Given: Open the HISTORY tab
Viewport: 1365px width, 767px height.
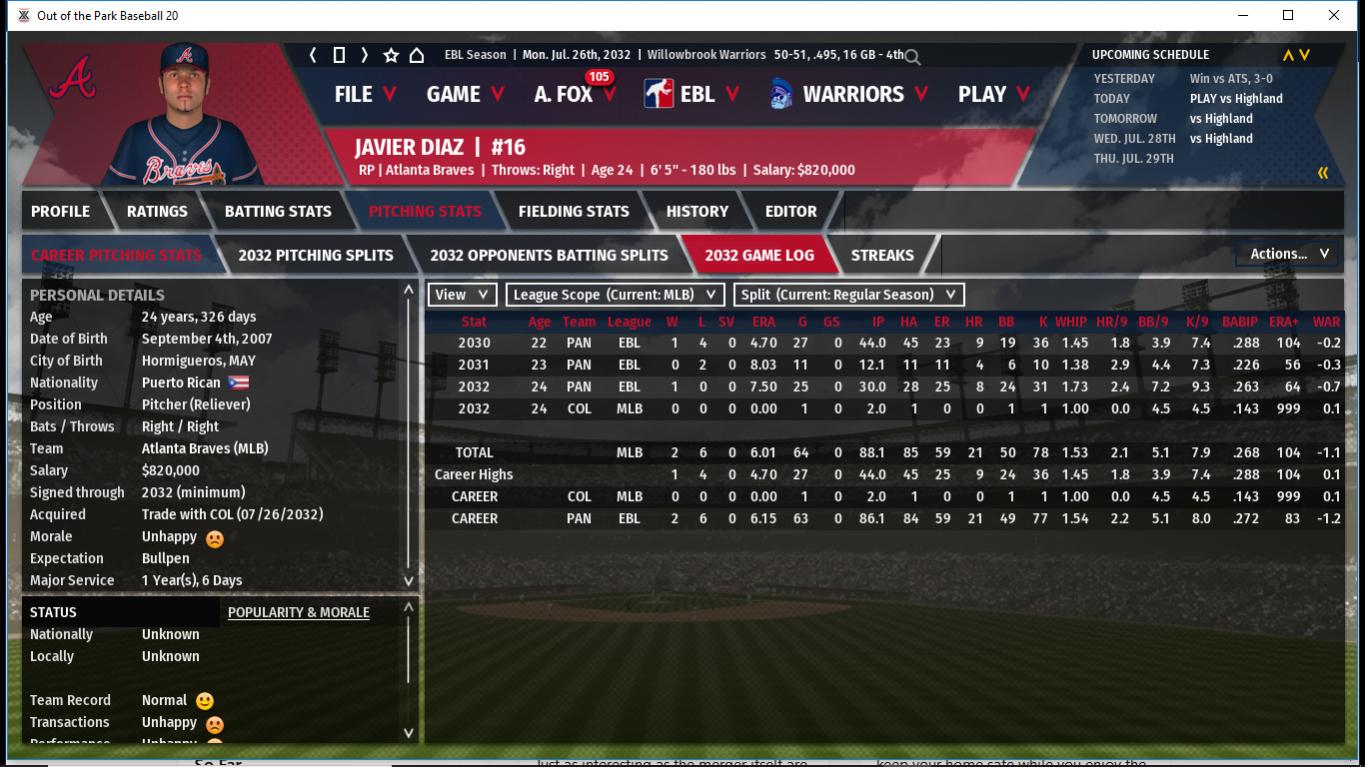Looking at the screenshot, I should coord(697,211).
